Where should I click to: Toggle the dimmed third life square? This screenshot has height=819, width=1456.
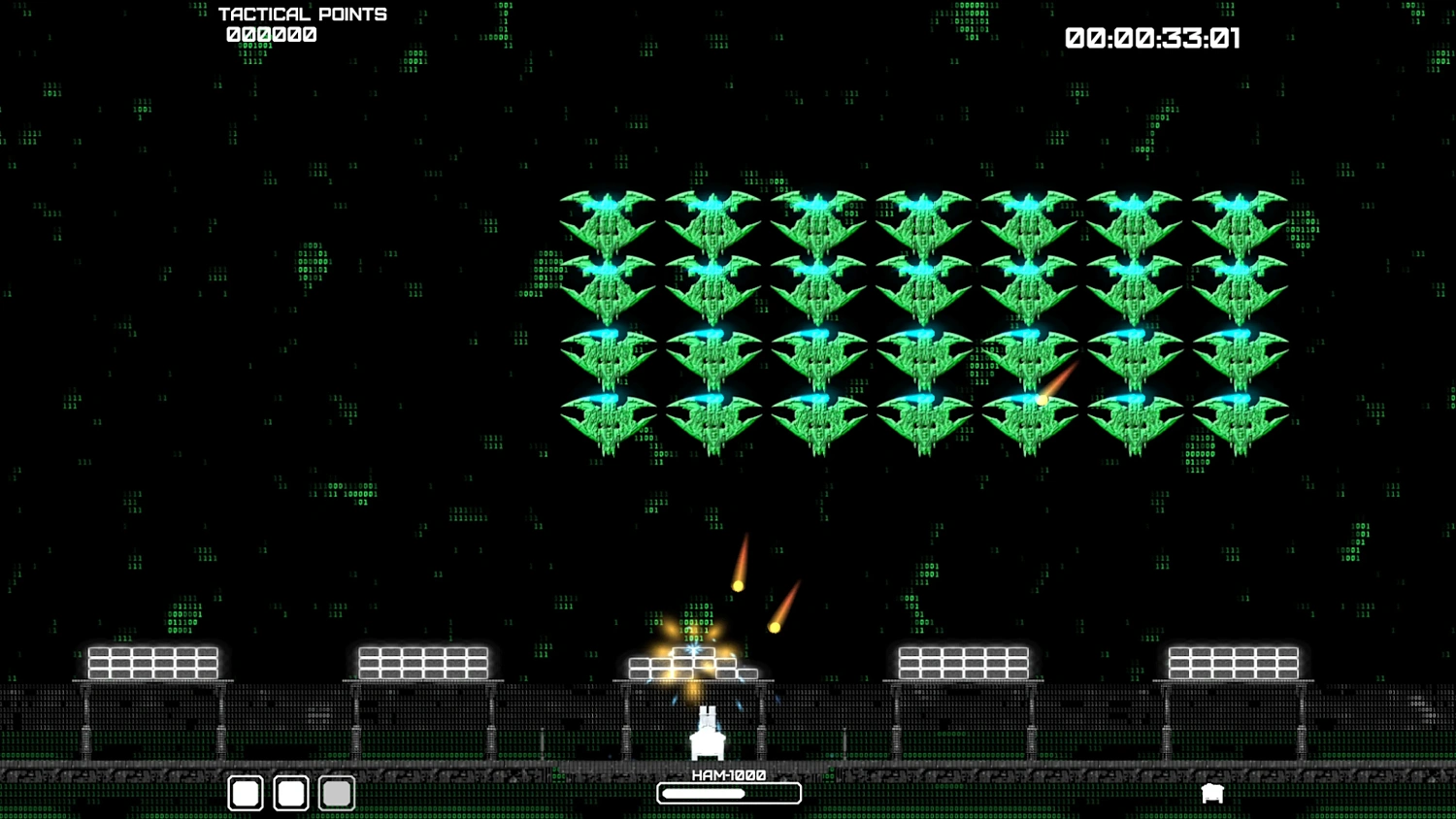click(336, 793)
